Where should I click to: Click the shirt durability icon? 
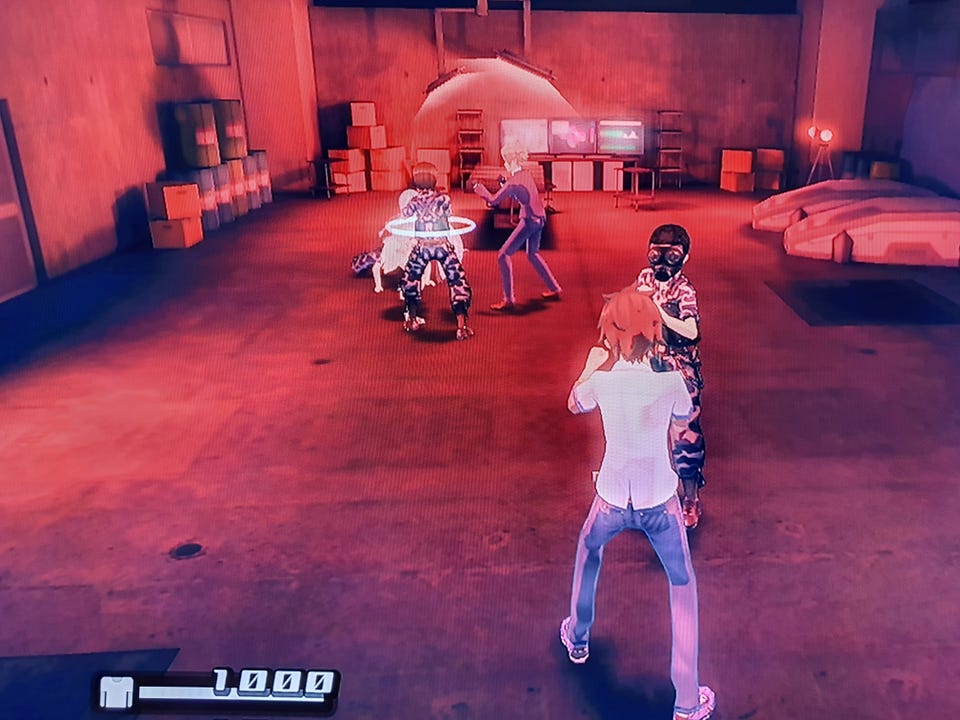[117, 692]
